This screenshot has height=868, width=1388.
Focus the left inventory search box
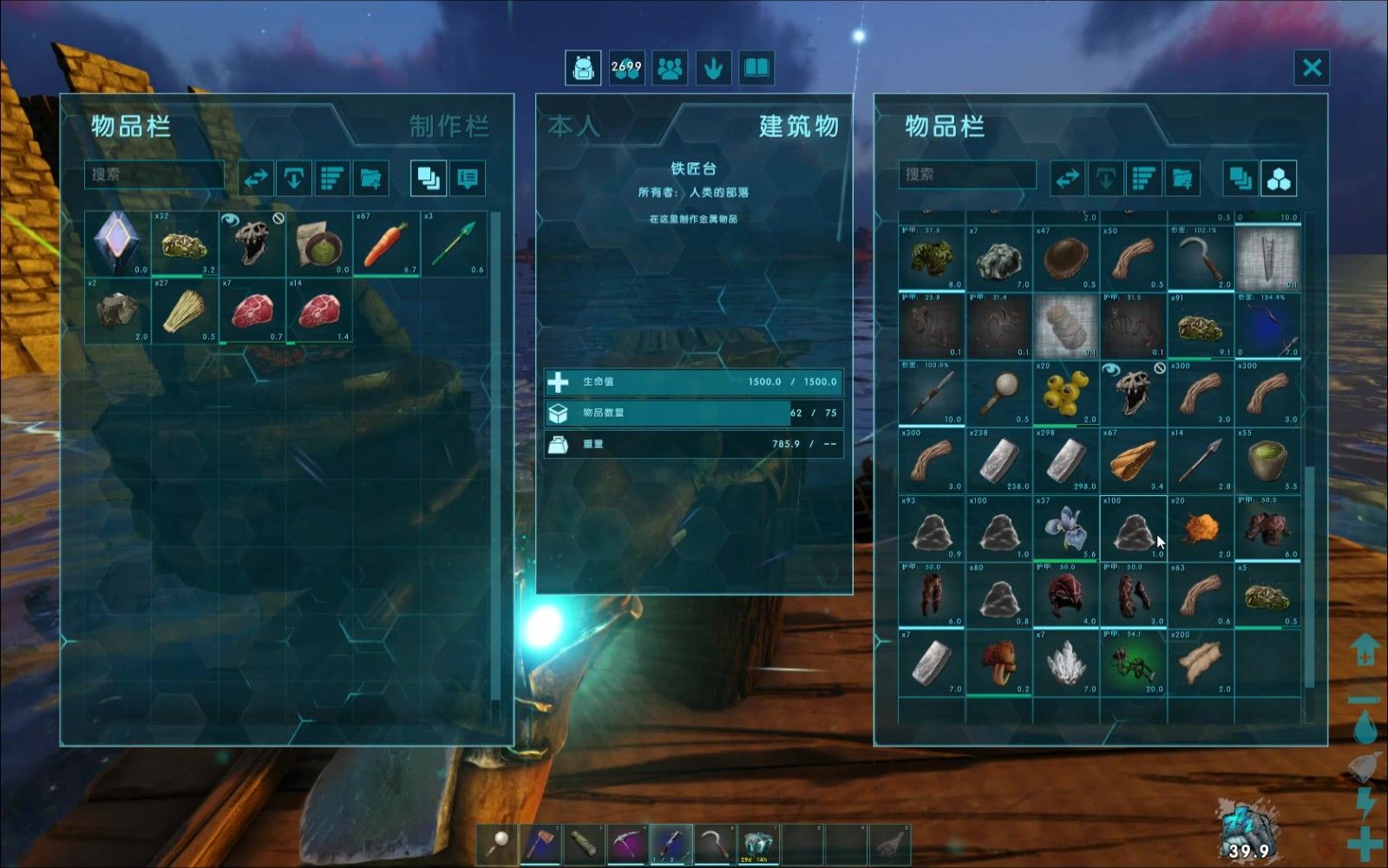pos(154,174)
